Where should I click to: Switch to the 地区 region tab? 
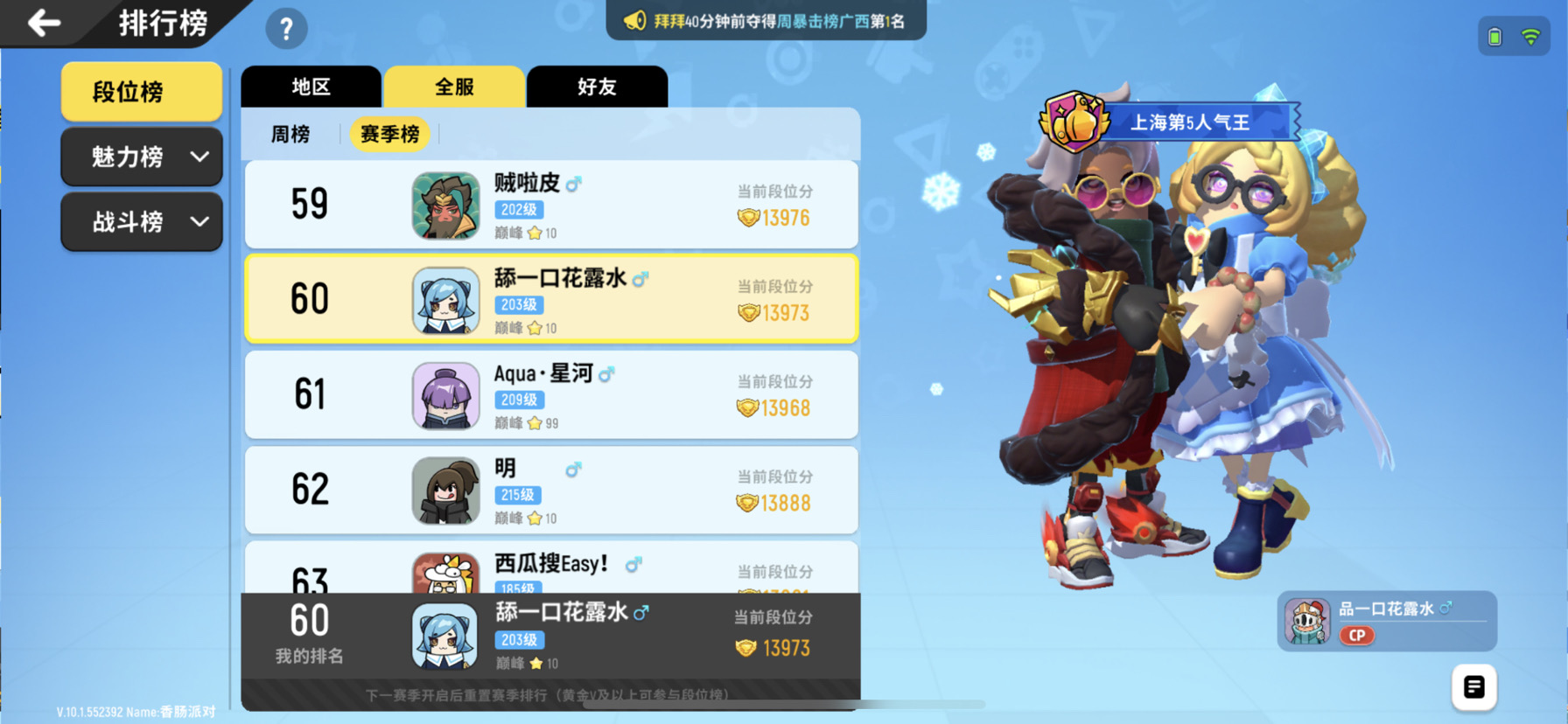[311, 86]
